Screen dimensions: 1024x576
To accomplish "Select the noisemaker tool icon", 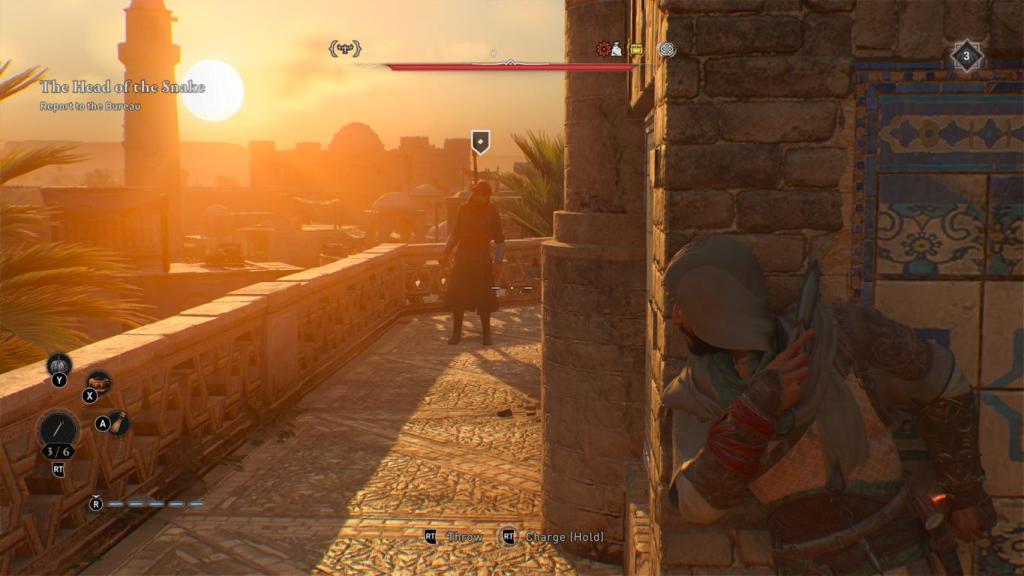I will click(x=59, y=364).
